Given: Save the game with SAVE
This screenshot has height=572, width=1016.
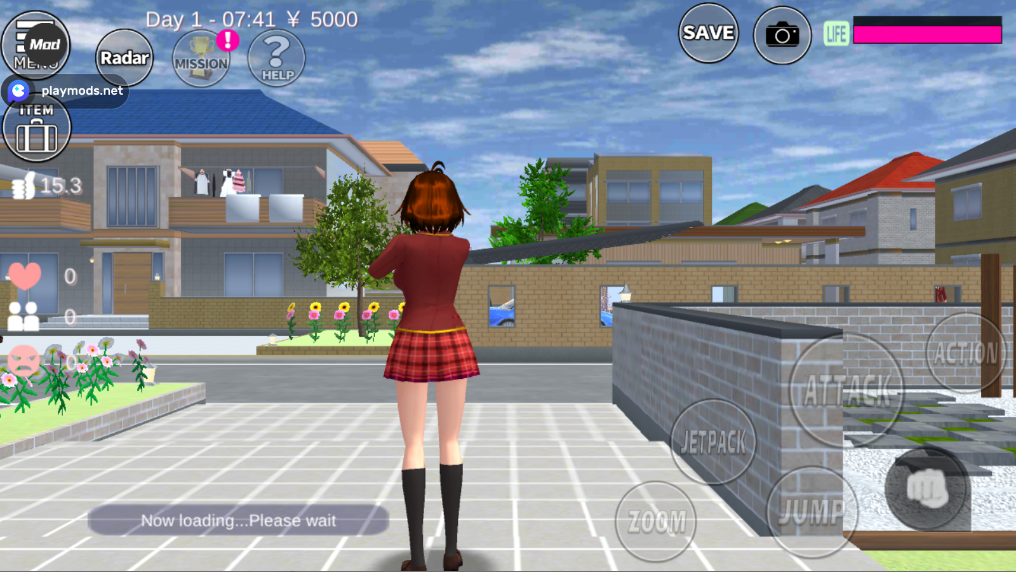Looking at the screenshot, I should tap(708, 33).
